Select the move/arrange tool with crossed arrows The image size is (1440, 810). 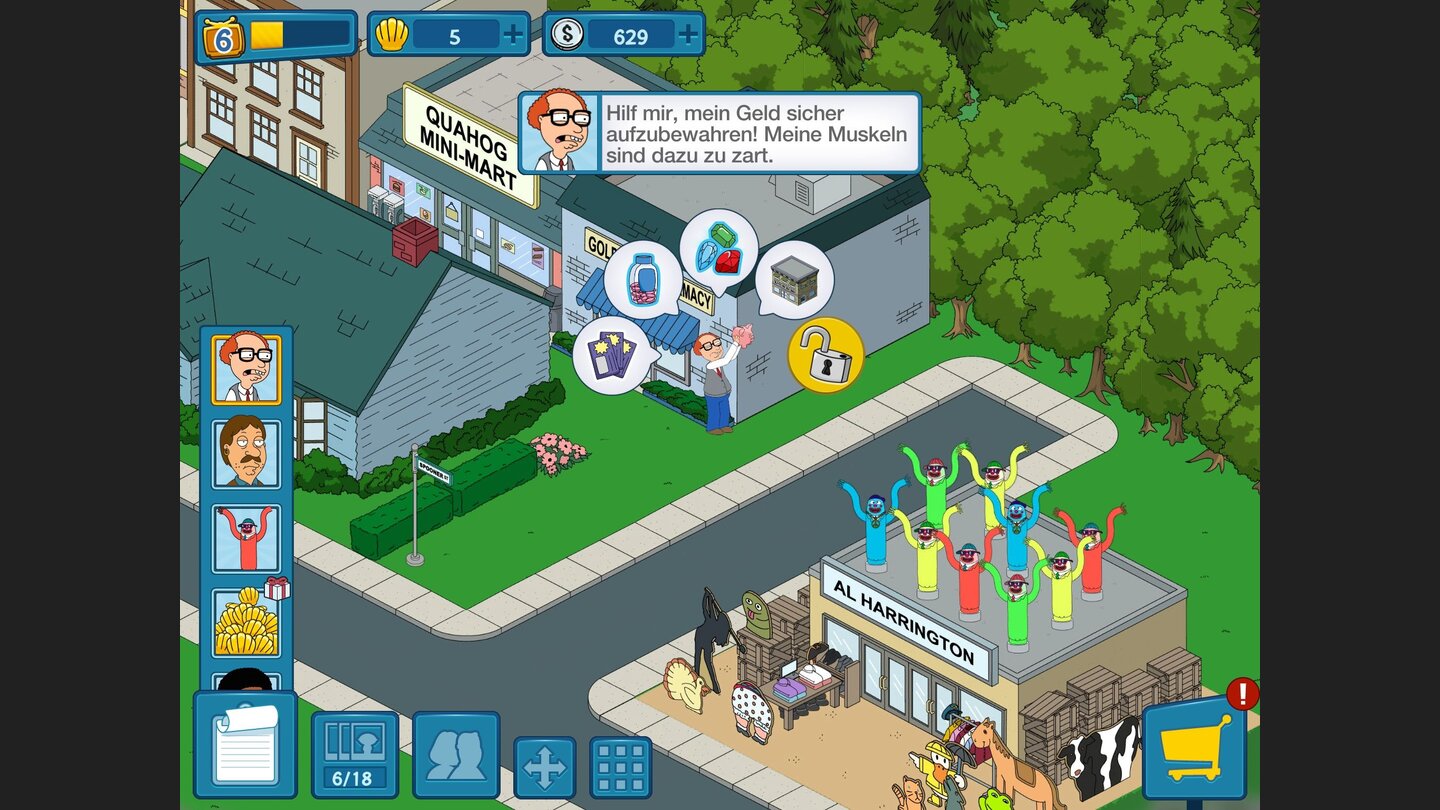(x=545, y=766)
